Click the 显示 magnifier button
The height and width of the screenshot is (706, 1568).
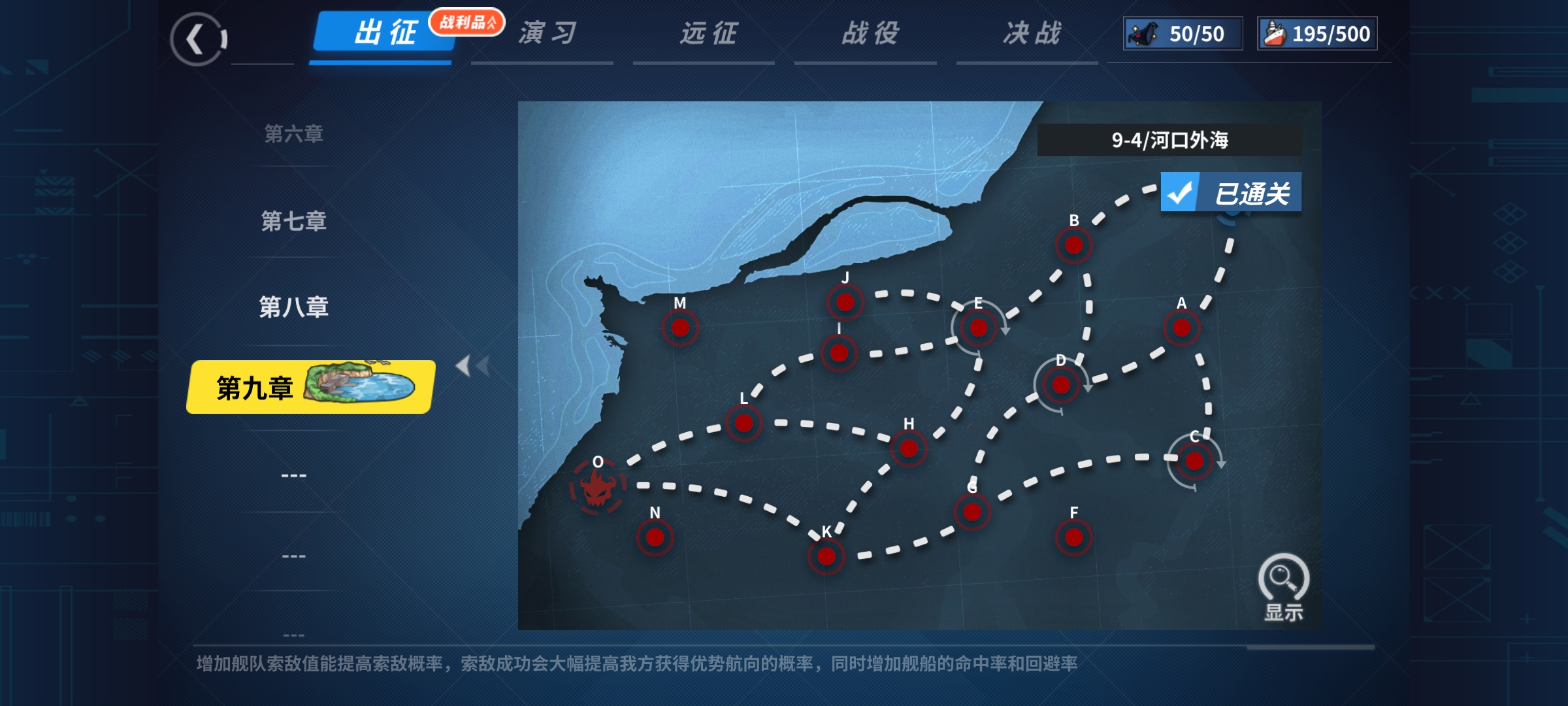click(x=1283, y=586)
